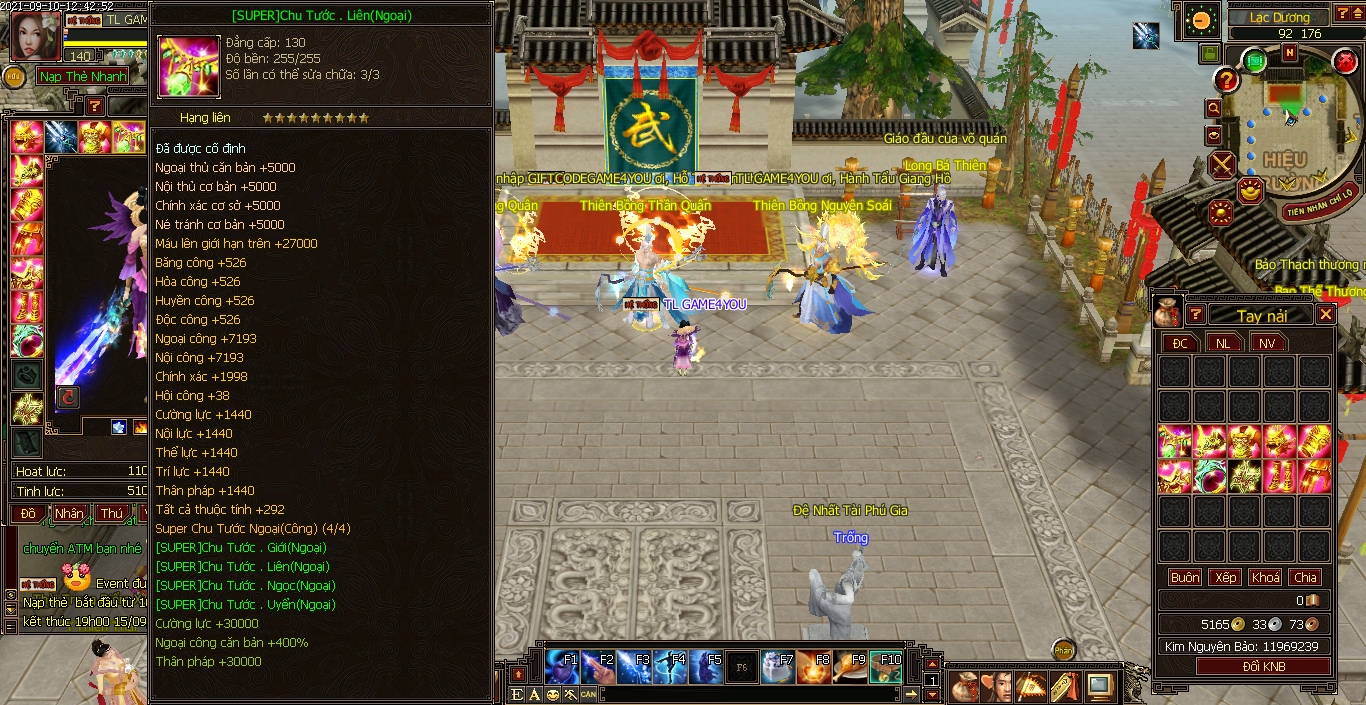Viewport: 1366px width, 705px height.
Task: Click the crossed swords icon beside the minimap
Action: (1223, 164)
